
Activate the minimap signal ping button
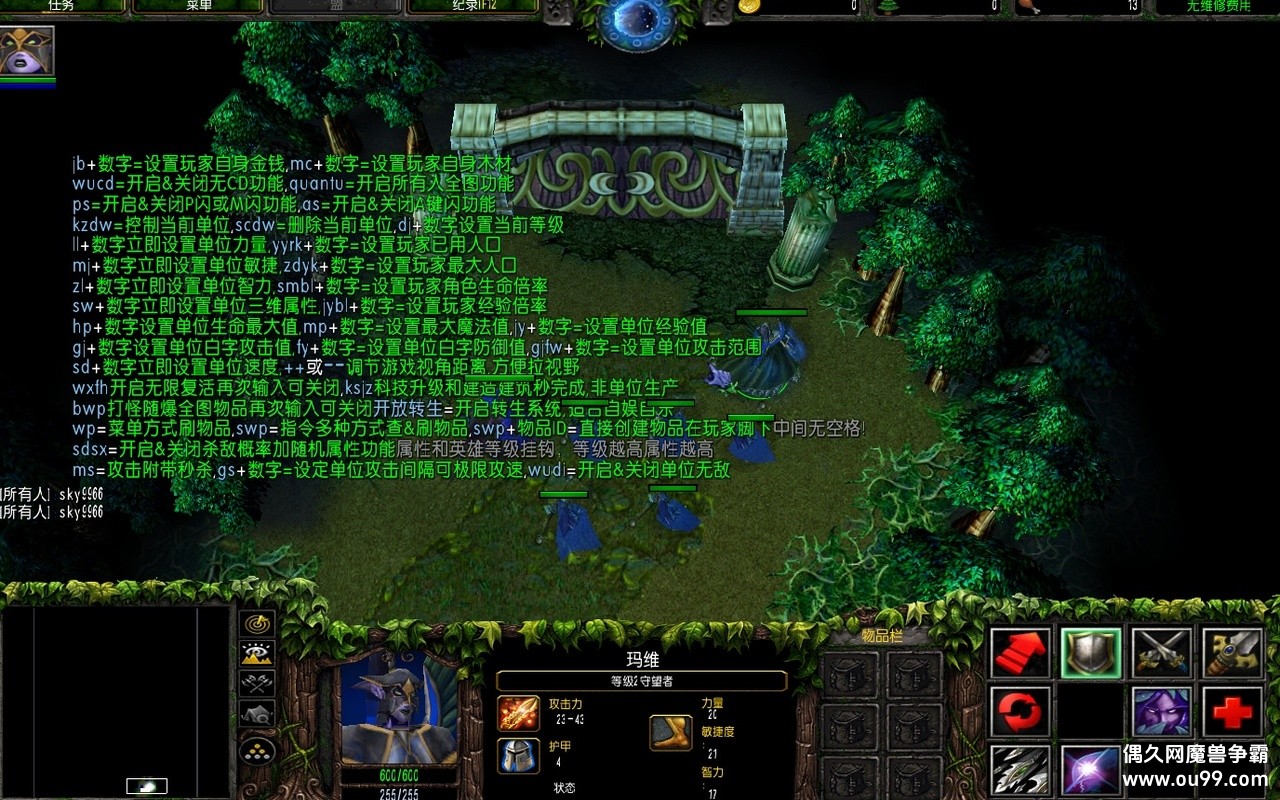258,623
